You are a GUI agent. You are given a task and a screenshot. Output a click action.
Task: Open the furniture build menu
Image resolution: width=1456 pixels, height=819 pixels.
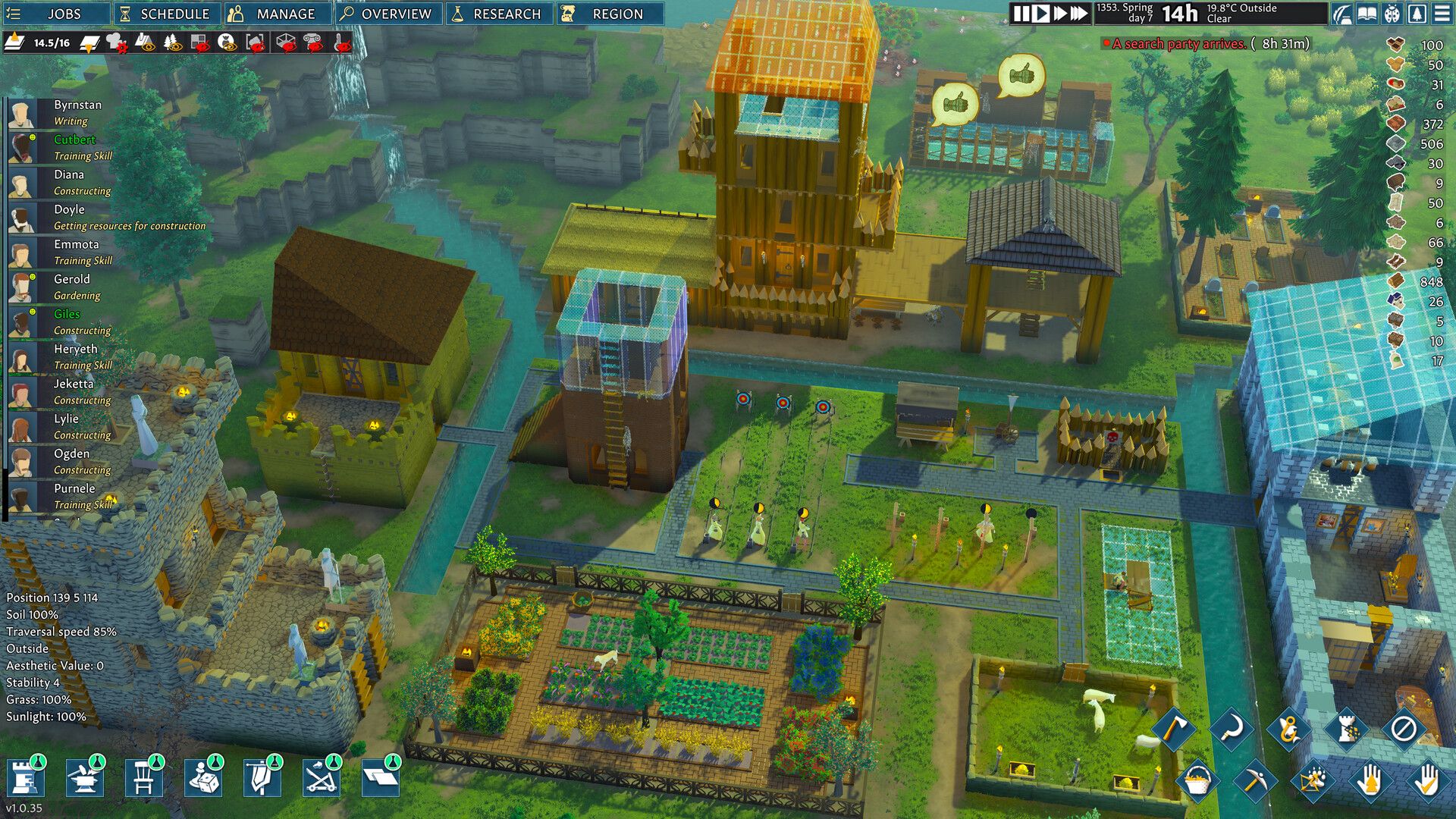(143, 779)
